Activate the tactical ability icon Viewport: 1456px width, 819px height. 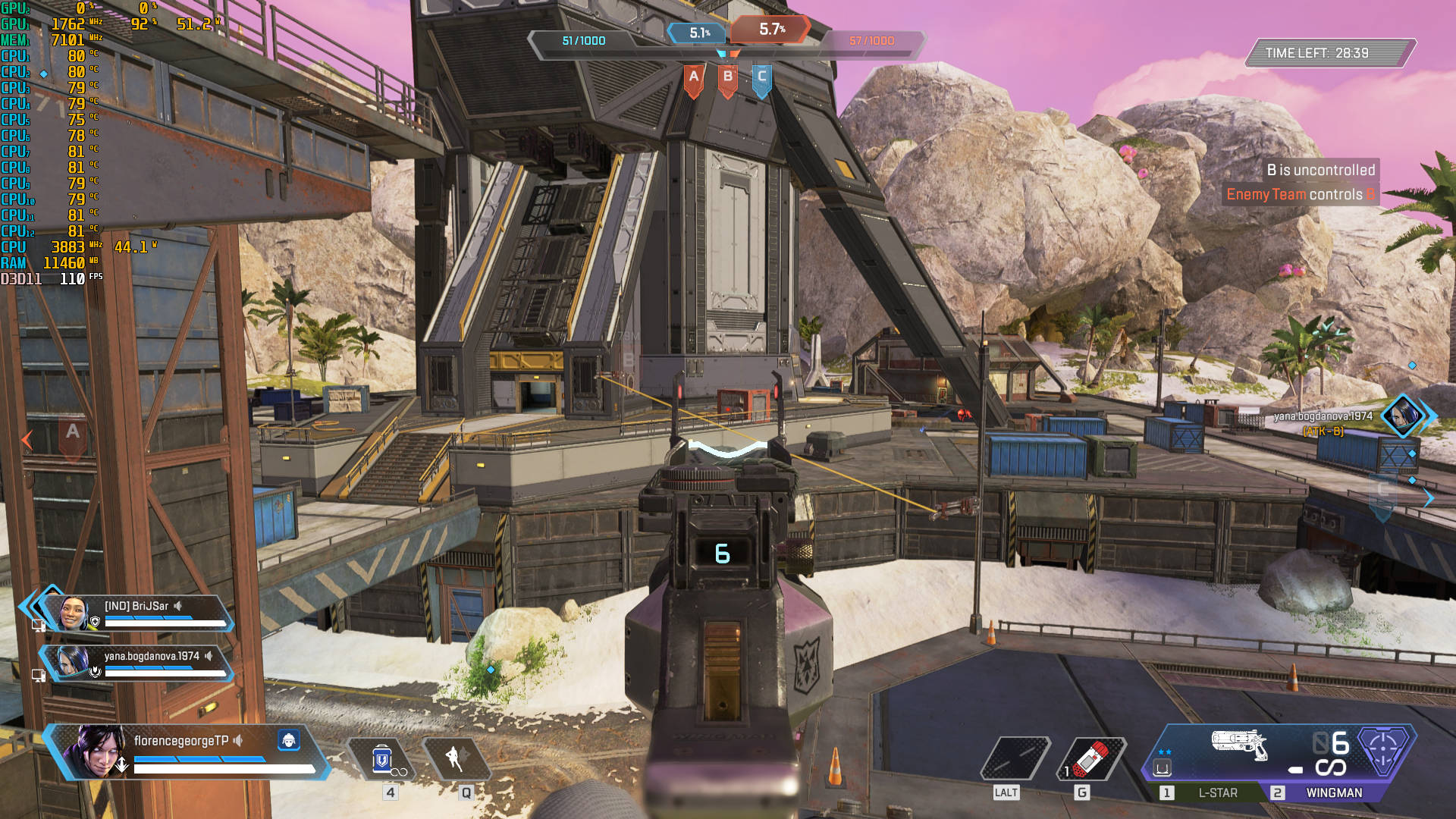(456, 758)
